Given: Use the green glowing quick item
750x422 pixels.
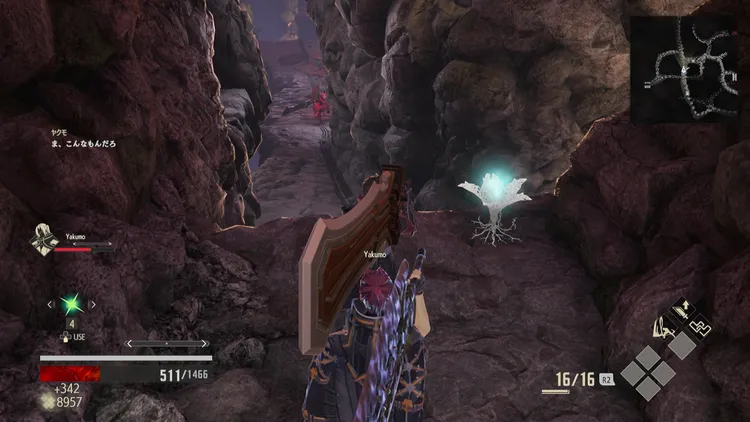Looking at the screenshot, I should coord(71,304).
